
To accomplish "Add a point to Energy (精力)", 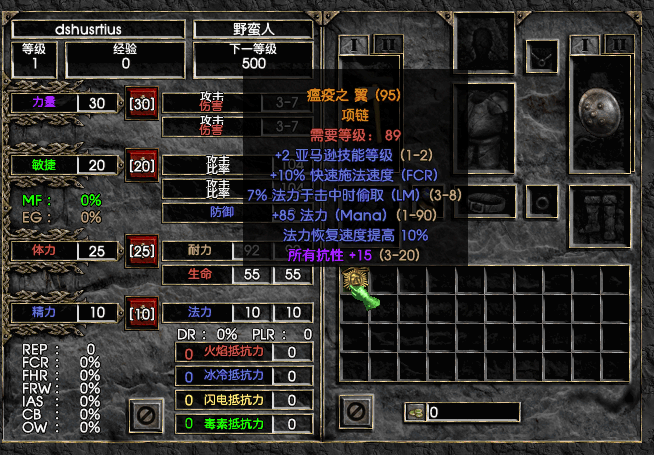I will click(141, 313).
